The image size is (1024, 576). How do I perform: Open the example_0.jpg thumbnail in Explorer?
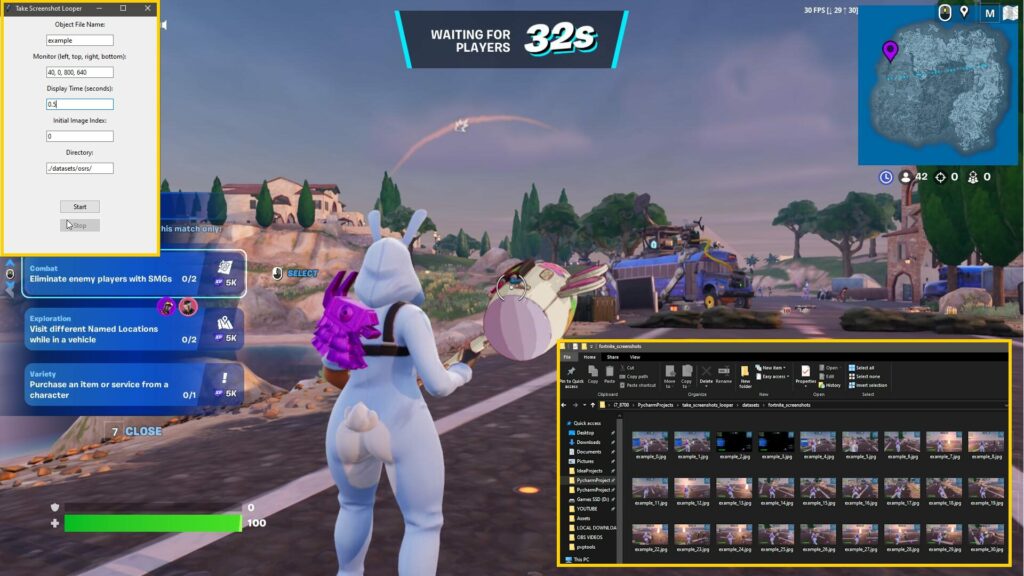point(651,443)
